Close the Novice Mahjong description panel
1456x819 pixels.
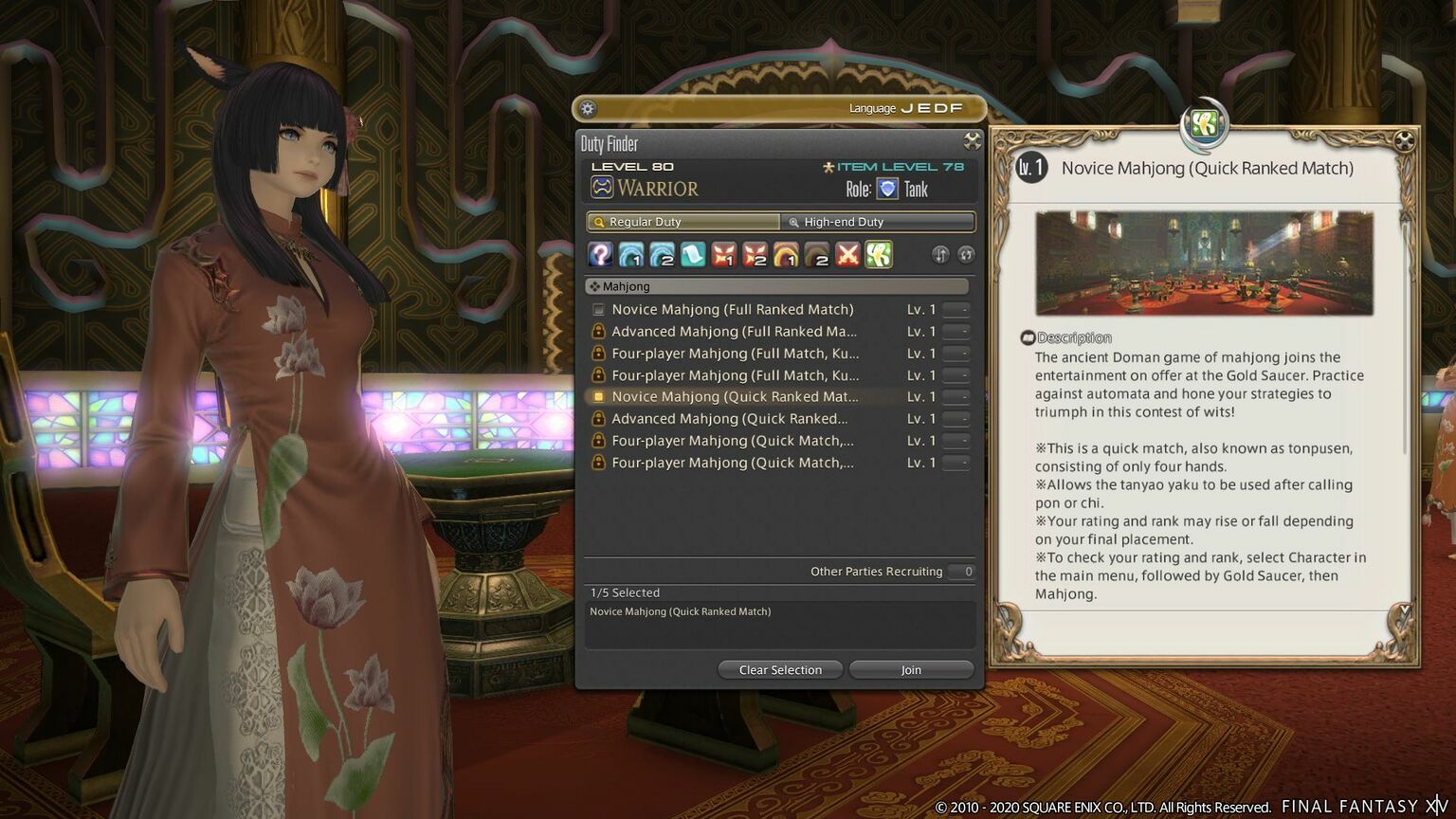click(1404, 141)
